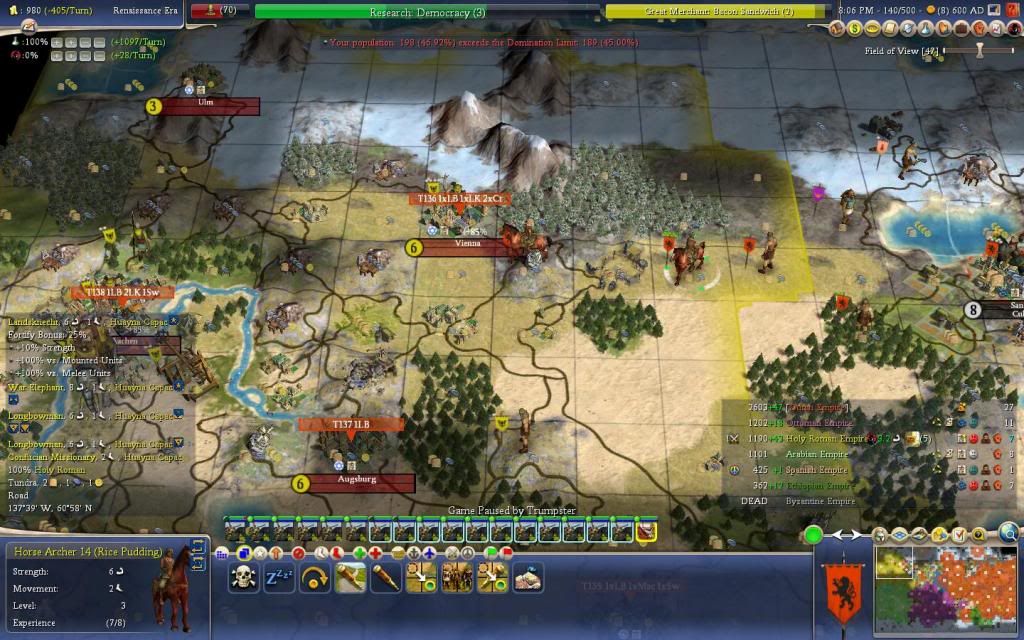1024x640 pixels.
Task: Open the Democracy research bar
Action: [x=428, y=12]
